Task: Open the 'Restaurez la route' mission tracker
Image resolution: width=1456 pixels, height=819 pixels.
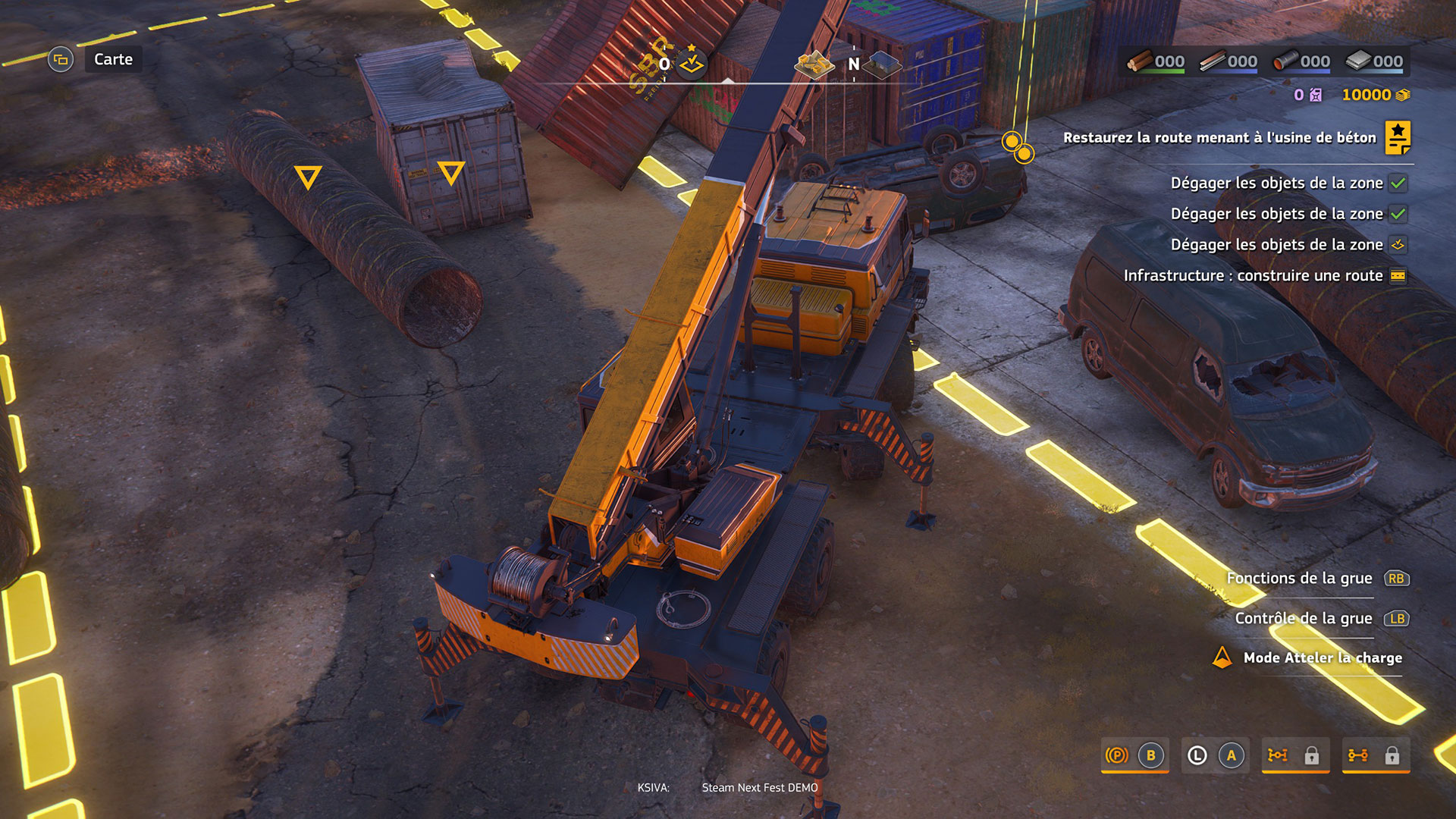Action: point(1219,138)
